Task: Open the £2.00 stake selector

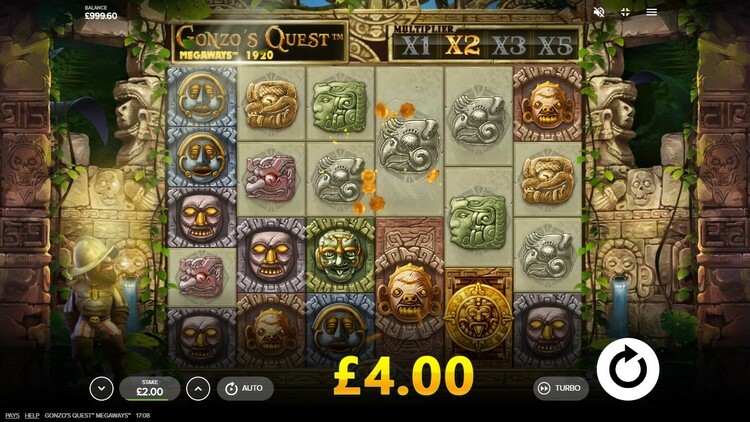Action: coord(150,388)
